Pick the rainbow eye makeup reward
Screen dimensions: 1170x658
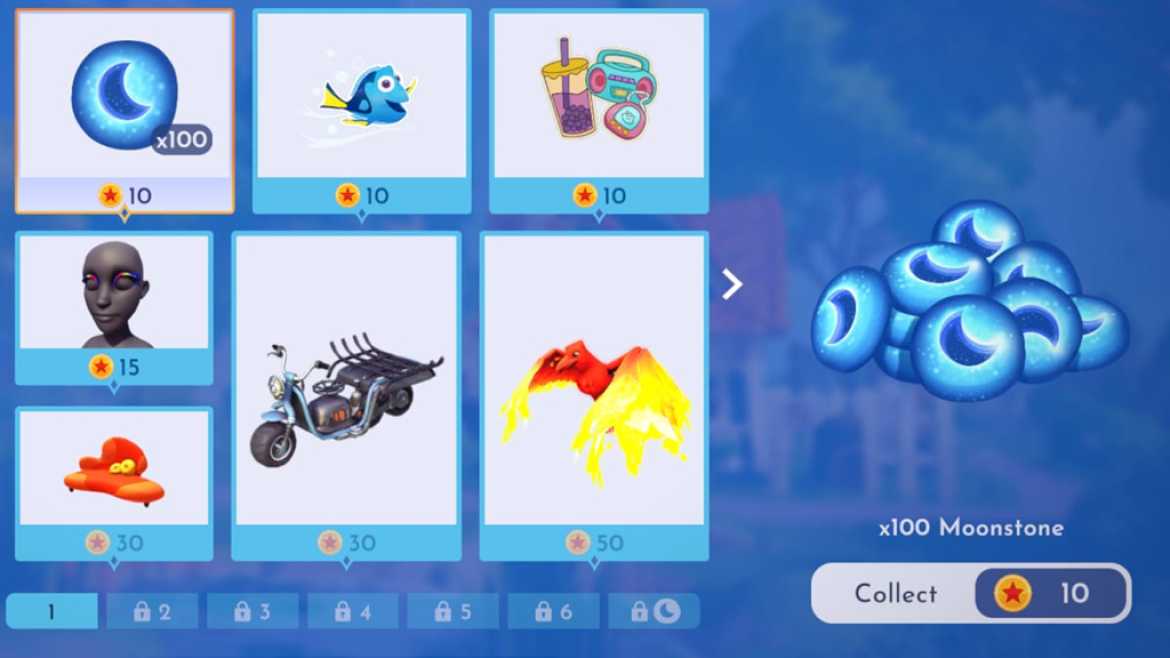114,306
